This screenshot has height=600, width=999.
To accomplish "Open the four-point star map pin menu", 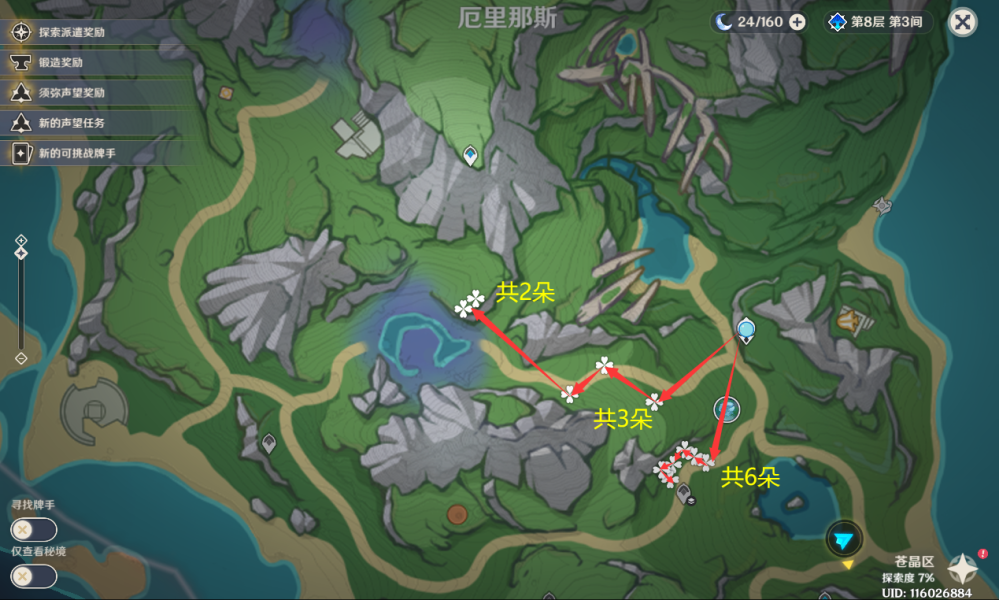I will point(962,568).
